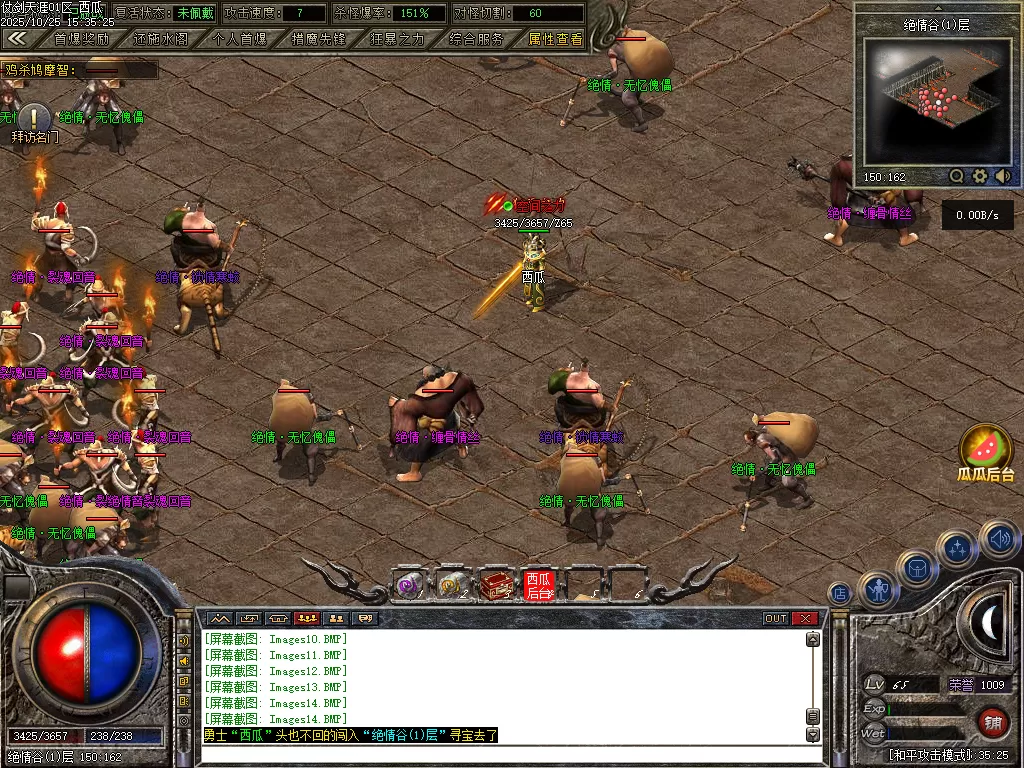Click the magnifier button under the minimap
The image size is (1024, 768).
click(x=957, y=176)
